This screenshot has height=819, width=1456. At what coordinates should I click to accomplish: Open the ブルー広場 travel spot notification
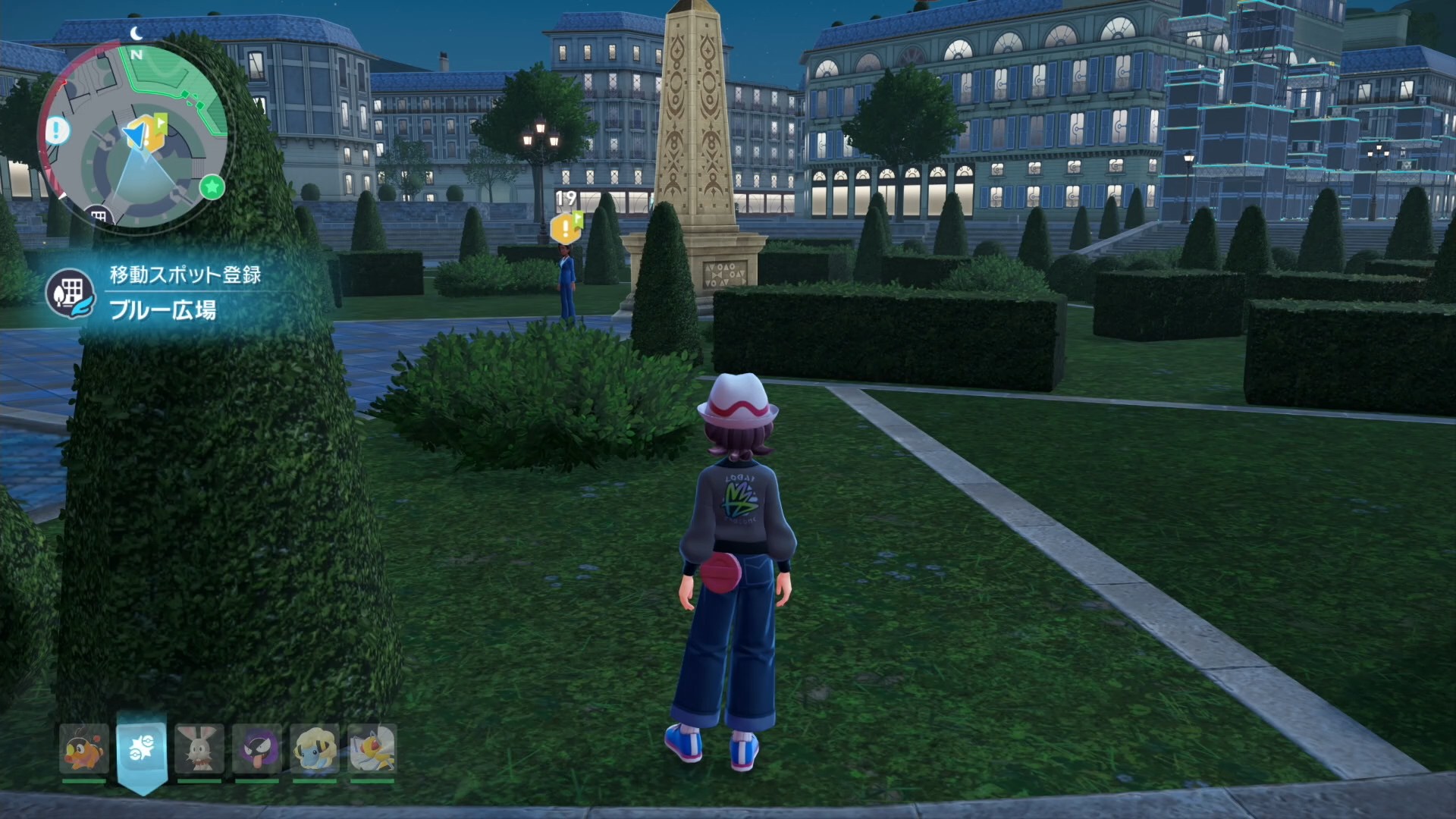click(163, 293)
